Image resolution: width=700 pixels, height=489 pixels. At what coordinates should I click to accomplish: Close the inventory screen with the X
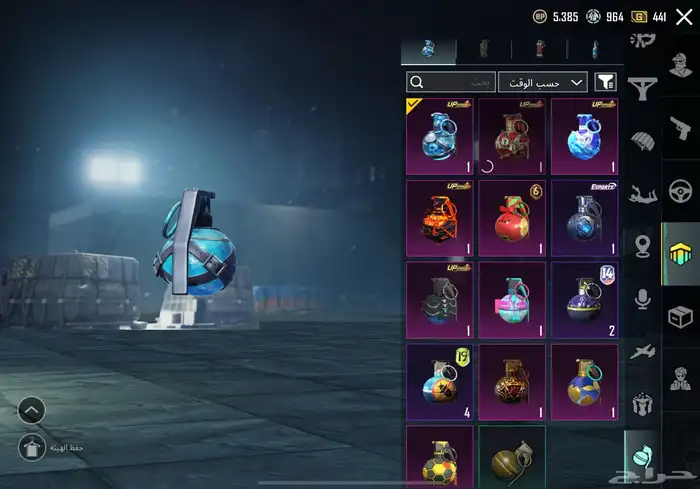pos(684,16)
